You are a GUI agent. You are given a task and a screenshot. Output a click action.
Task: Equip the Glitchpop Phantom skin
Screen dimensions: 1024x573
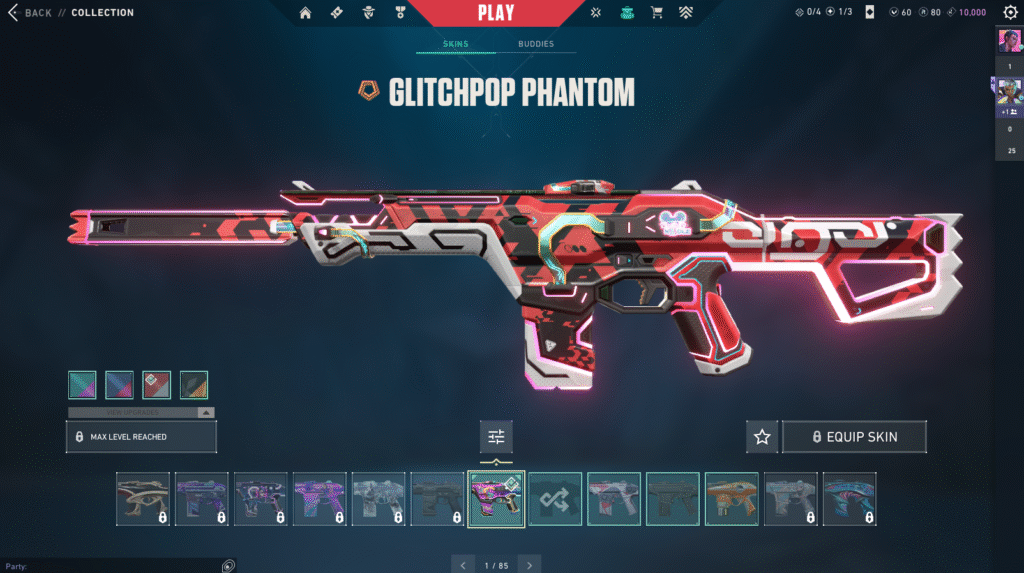pyautogui.click(x=854, y=437)
